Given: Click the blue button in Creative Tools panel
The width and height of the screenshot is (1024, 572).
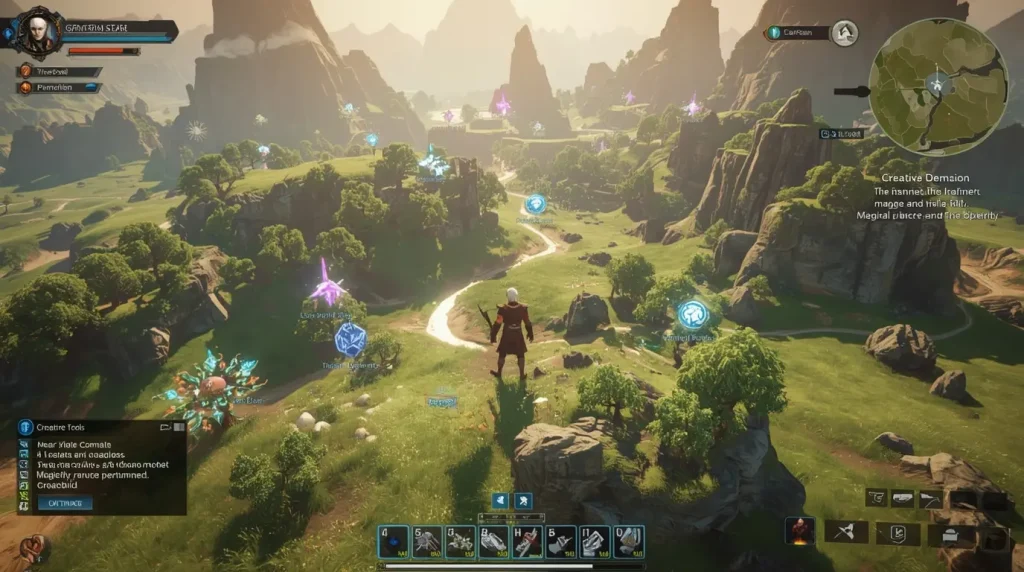Looking at the screenshot, I should [65, 503].
